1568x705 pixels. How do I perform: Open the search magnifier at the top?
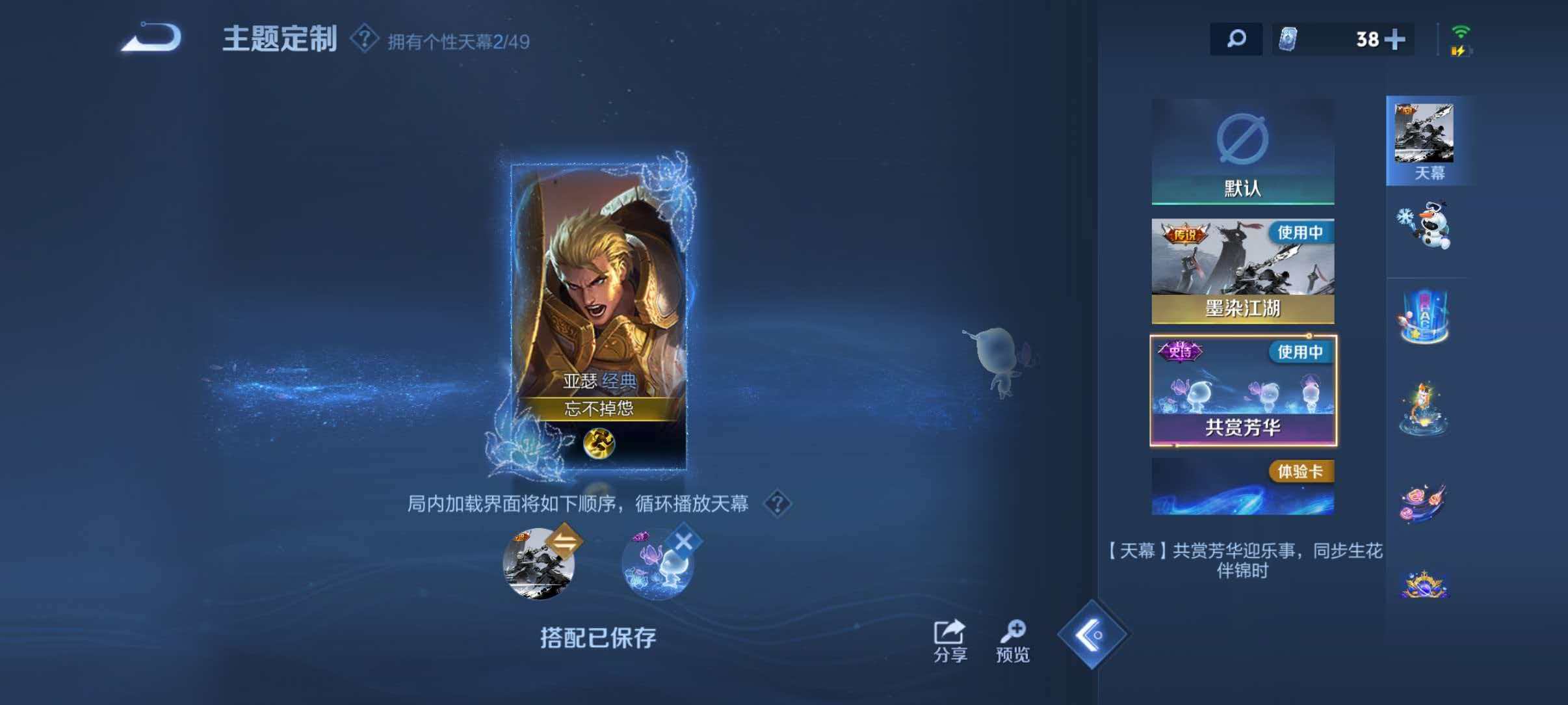pos(1238,40)
